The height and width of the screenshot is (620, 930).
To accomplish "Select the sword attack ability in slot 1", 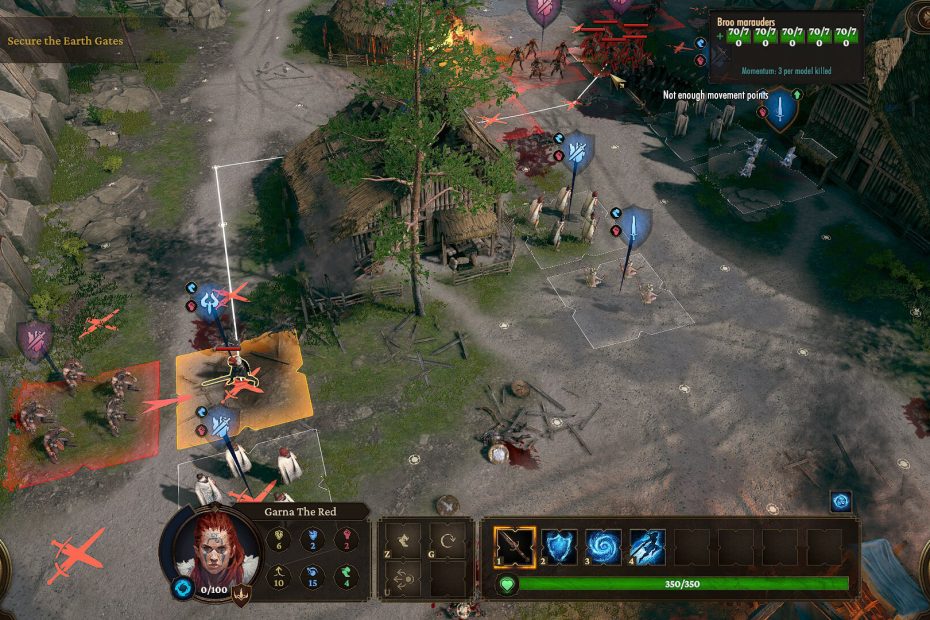I will click(x=515, y=547).
